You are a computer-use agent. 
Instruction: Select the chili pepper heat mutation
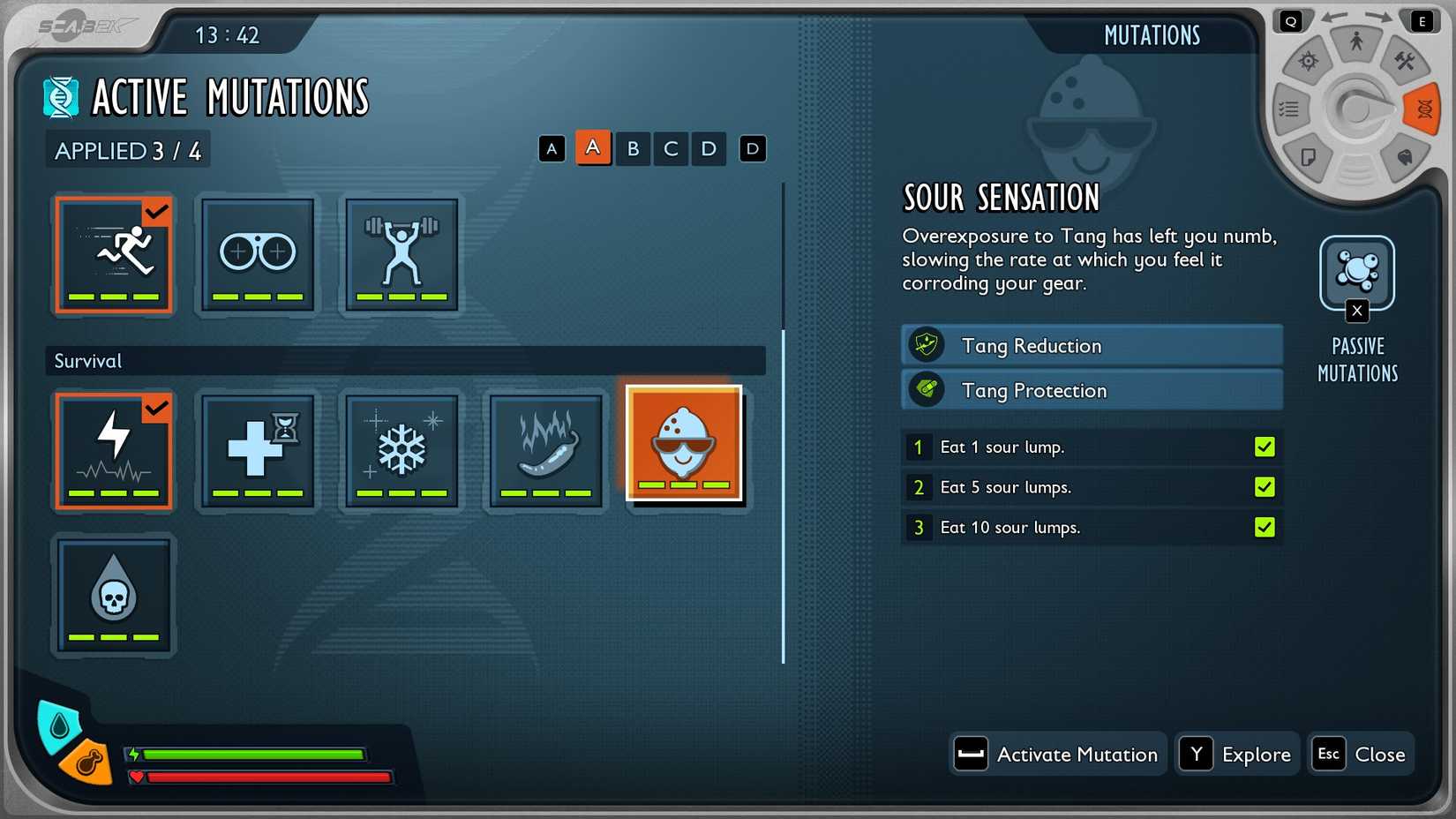click(x=545, y=451)
